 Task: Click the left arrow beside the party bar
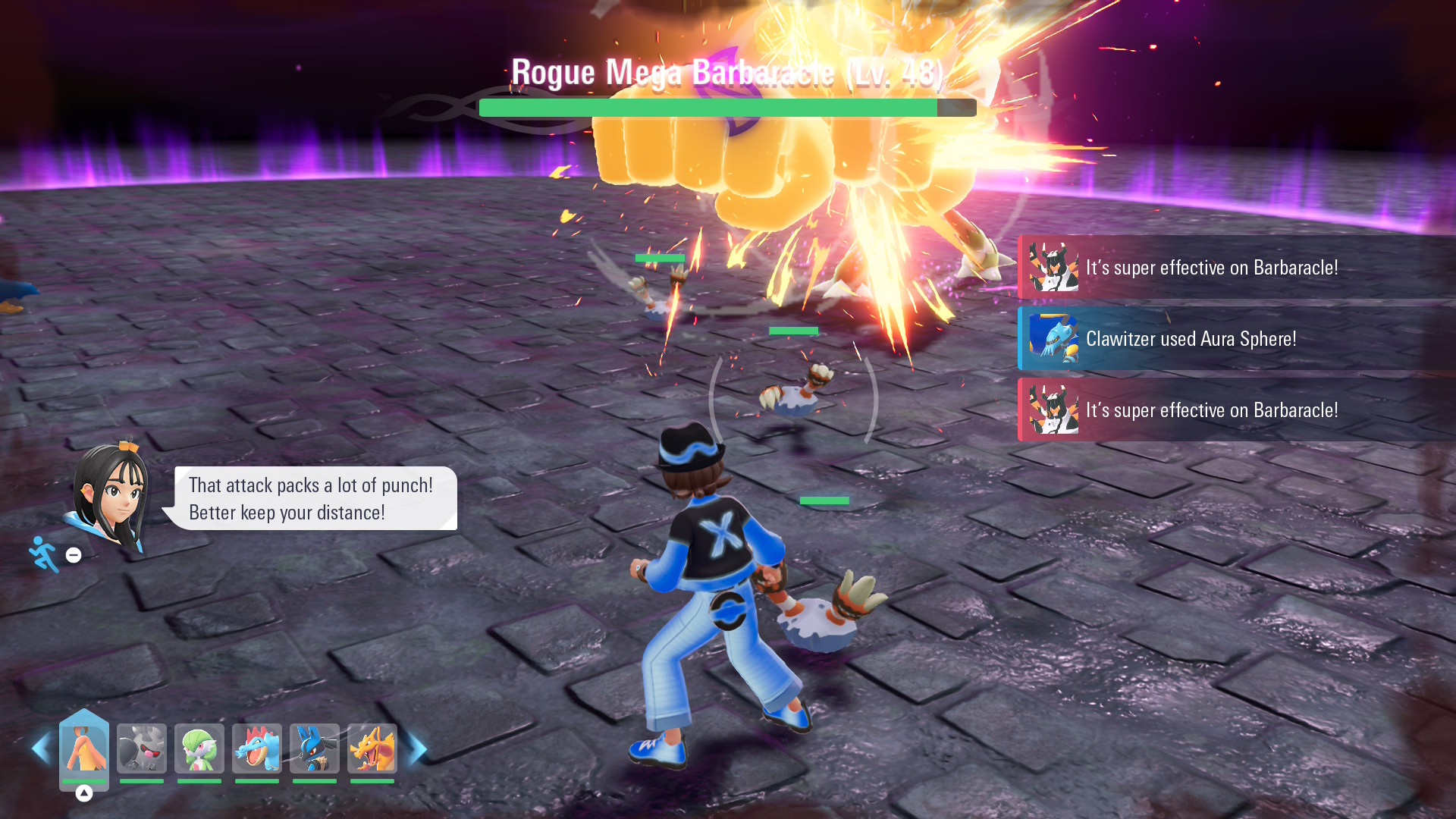point(41,748)
